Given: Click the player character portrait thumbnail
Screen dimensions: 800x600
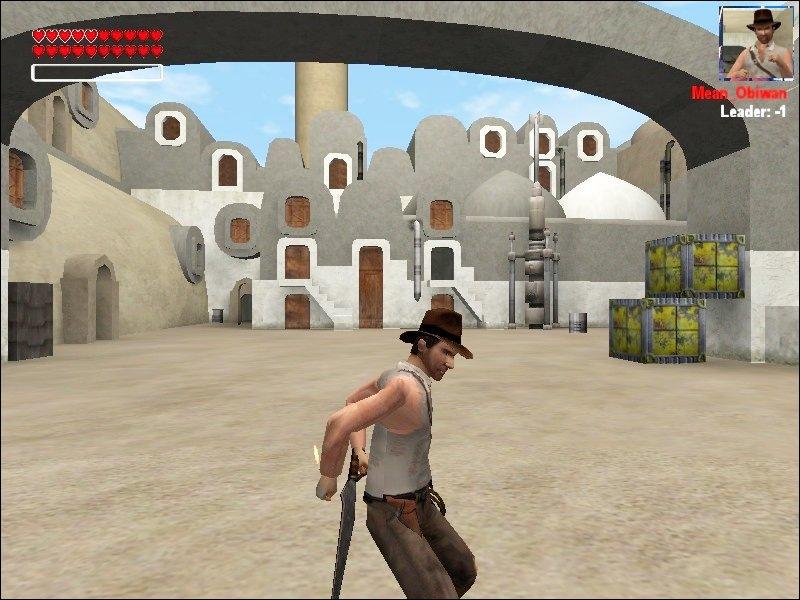Looking at the screenshot, I should tap(755, 42).
